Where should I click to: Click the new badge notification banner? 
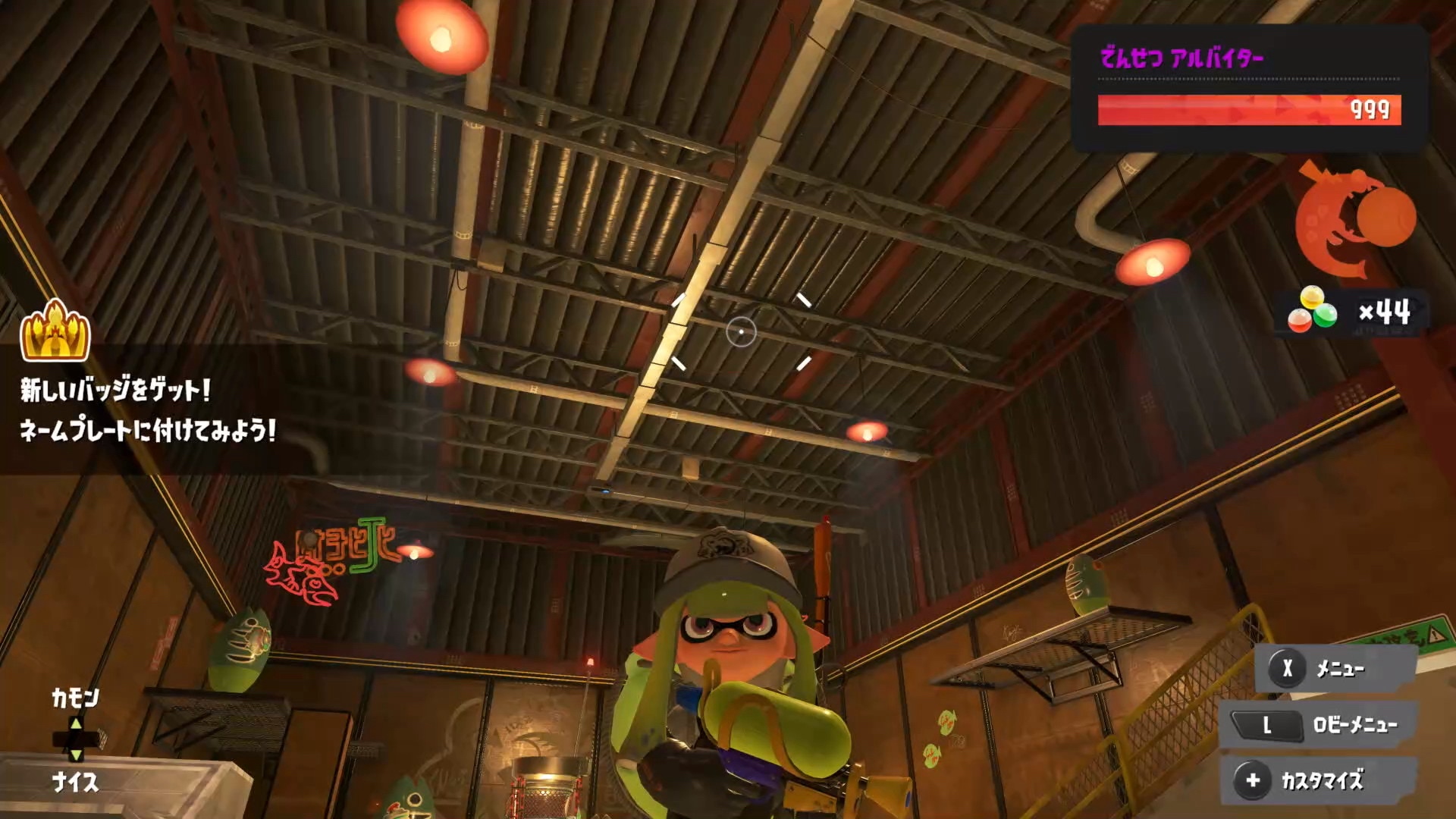tap(148, 410)
